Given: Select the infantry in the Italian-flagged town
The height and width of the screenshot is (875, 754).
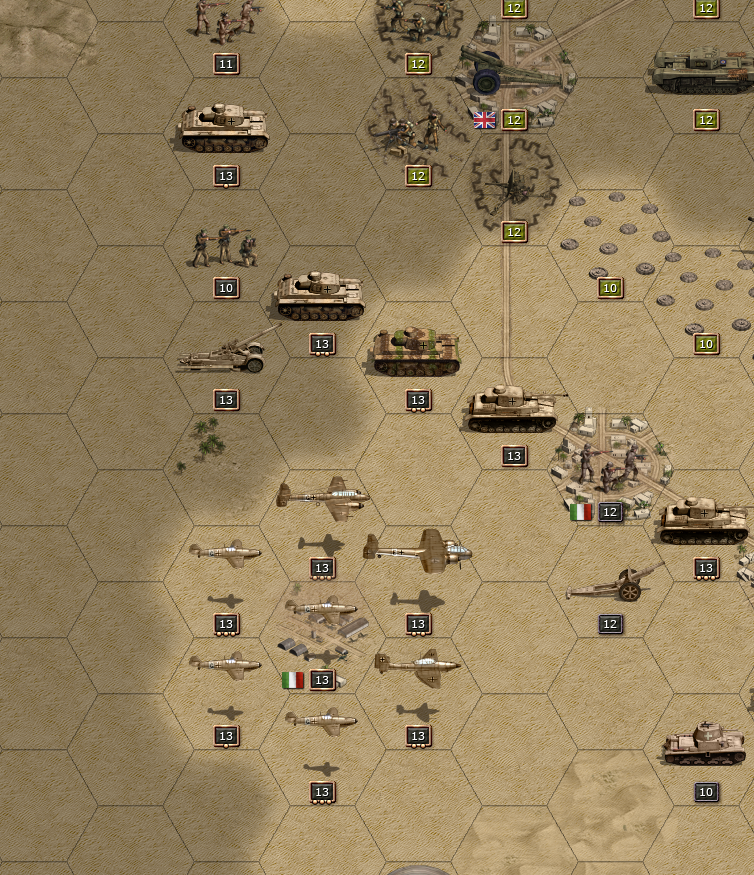Looking at the screenshot, I should click(608, 465).
